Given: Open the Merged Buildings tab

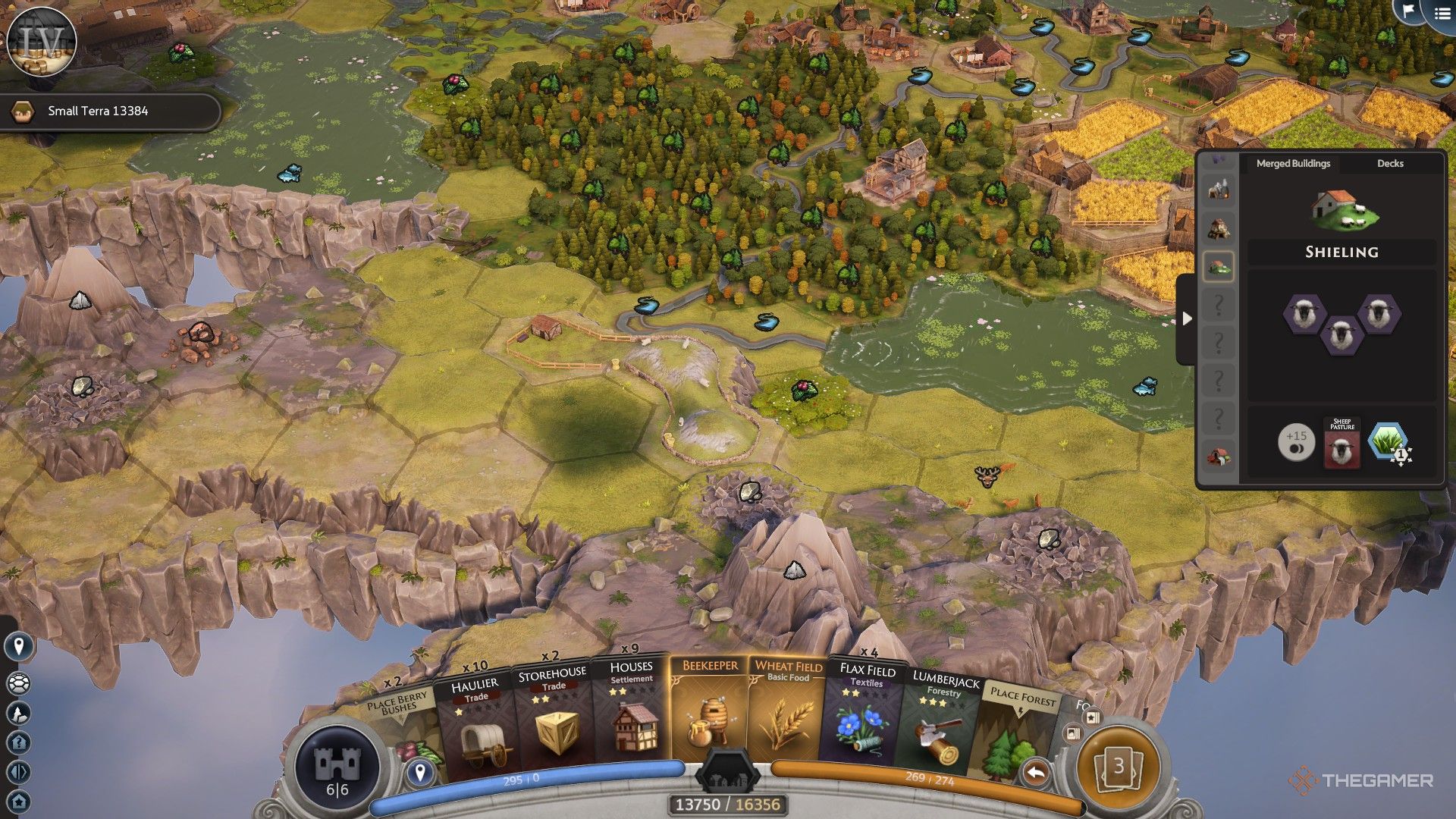Looking at the screenshot, I should click(x=1293, y=163).
